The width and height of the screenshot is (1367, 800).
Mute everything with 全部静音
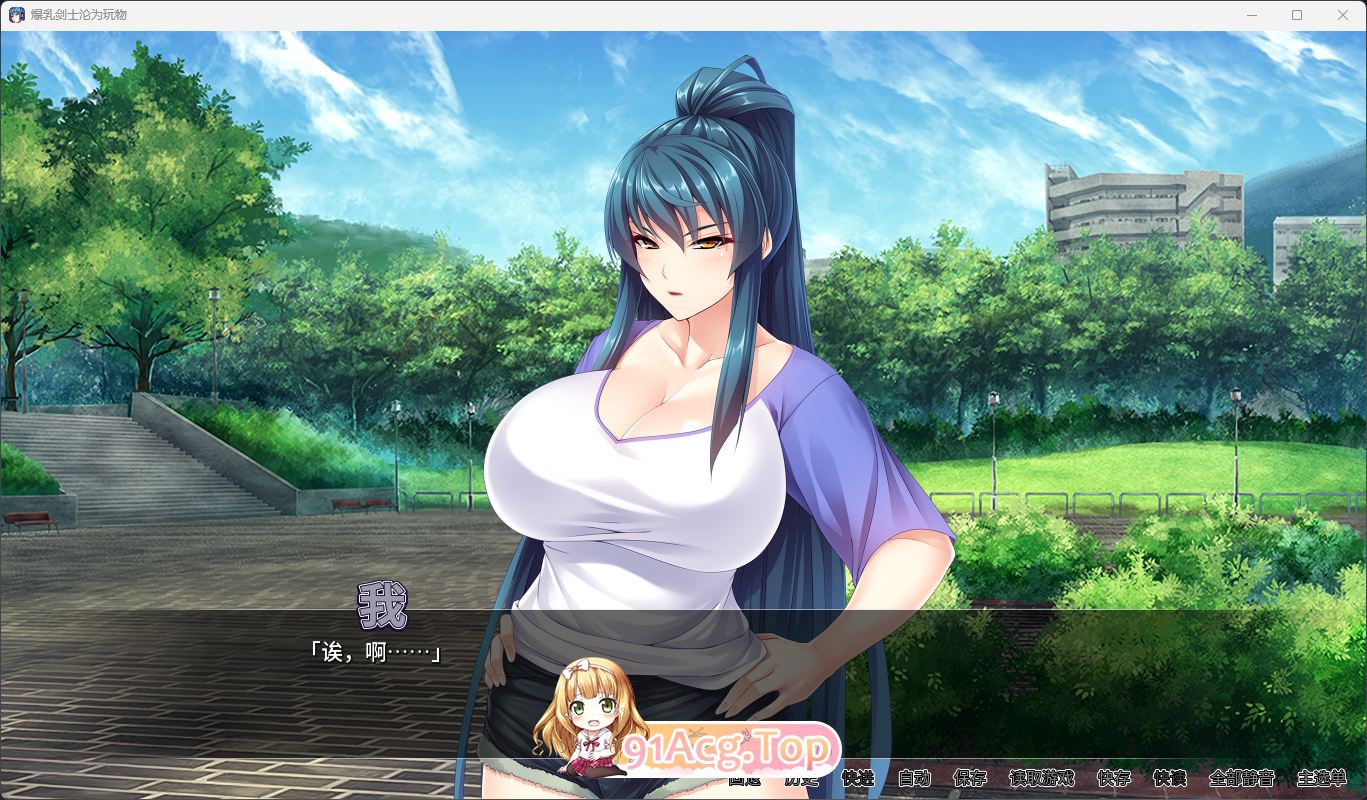(x=1241, y=778)
